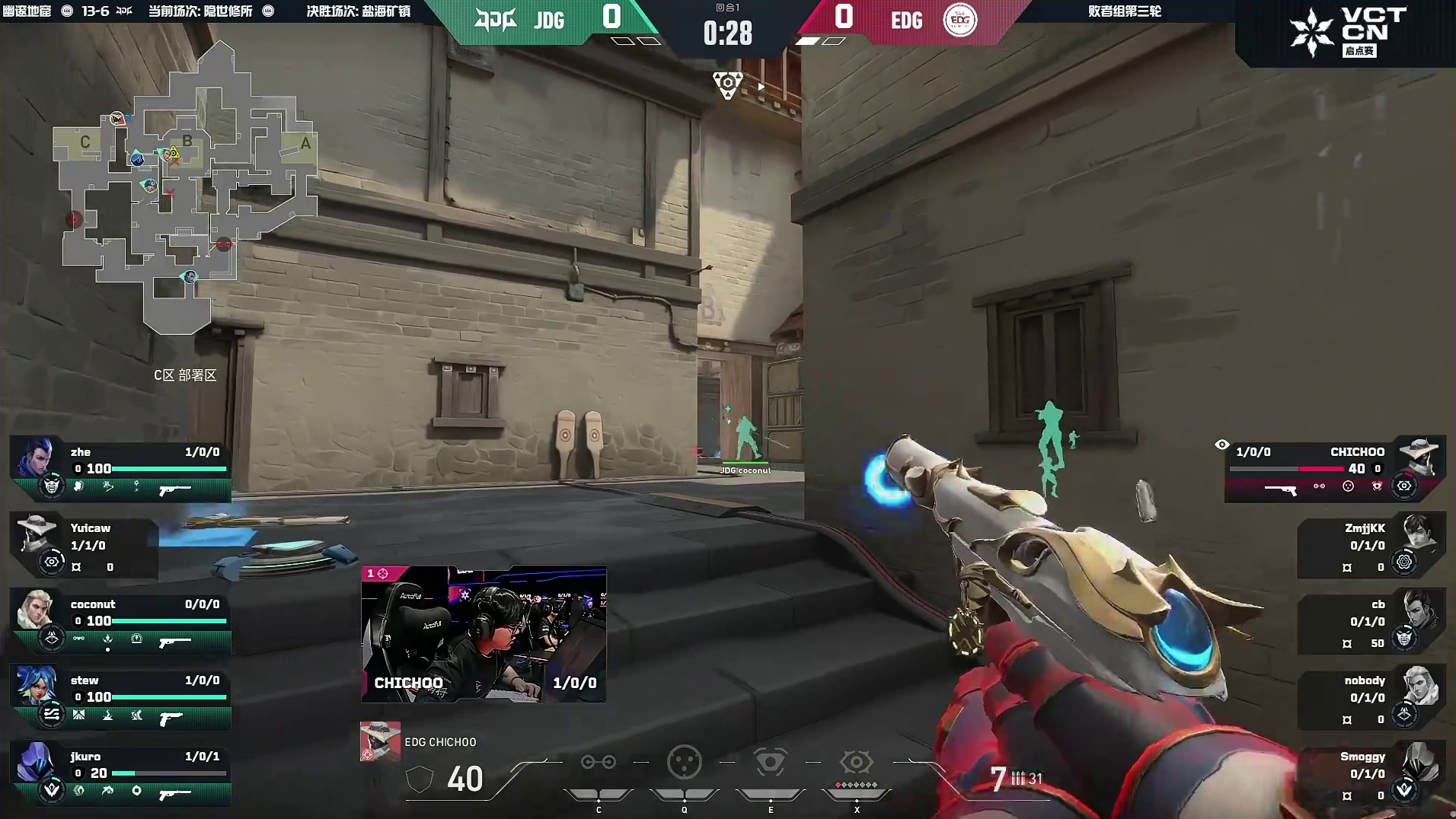Image resolution: width=1456 pixels, height=819 pixels.
Task: Select CHICHOO's scoreboard card
Action: point(1334,469)
